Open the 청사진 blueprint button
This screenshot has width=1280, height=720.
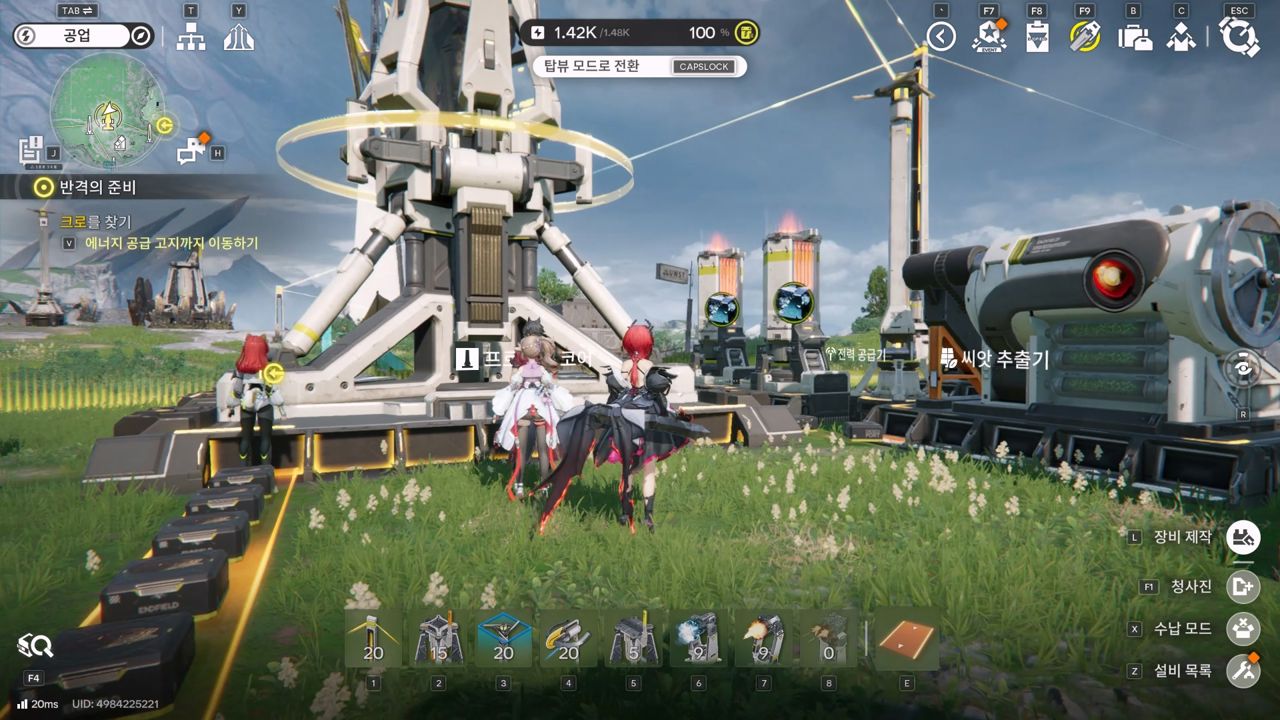coord(1243,587)
